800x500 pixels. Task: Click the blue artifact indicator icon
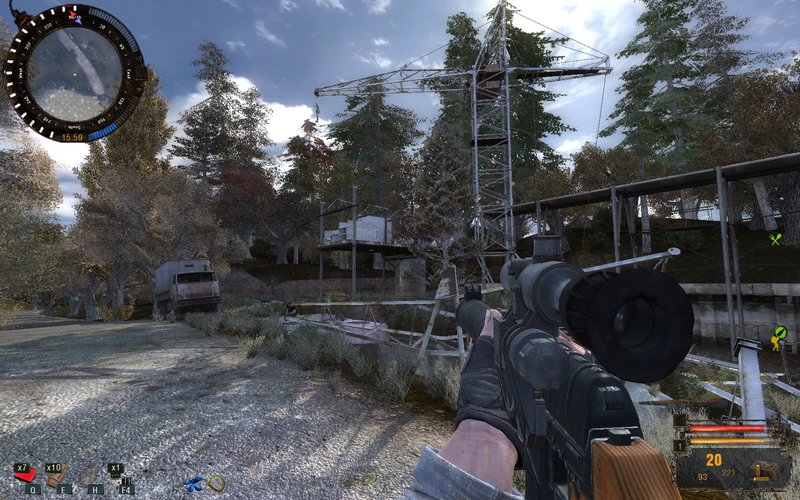194,484
